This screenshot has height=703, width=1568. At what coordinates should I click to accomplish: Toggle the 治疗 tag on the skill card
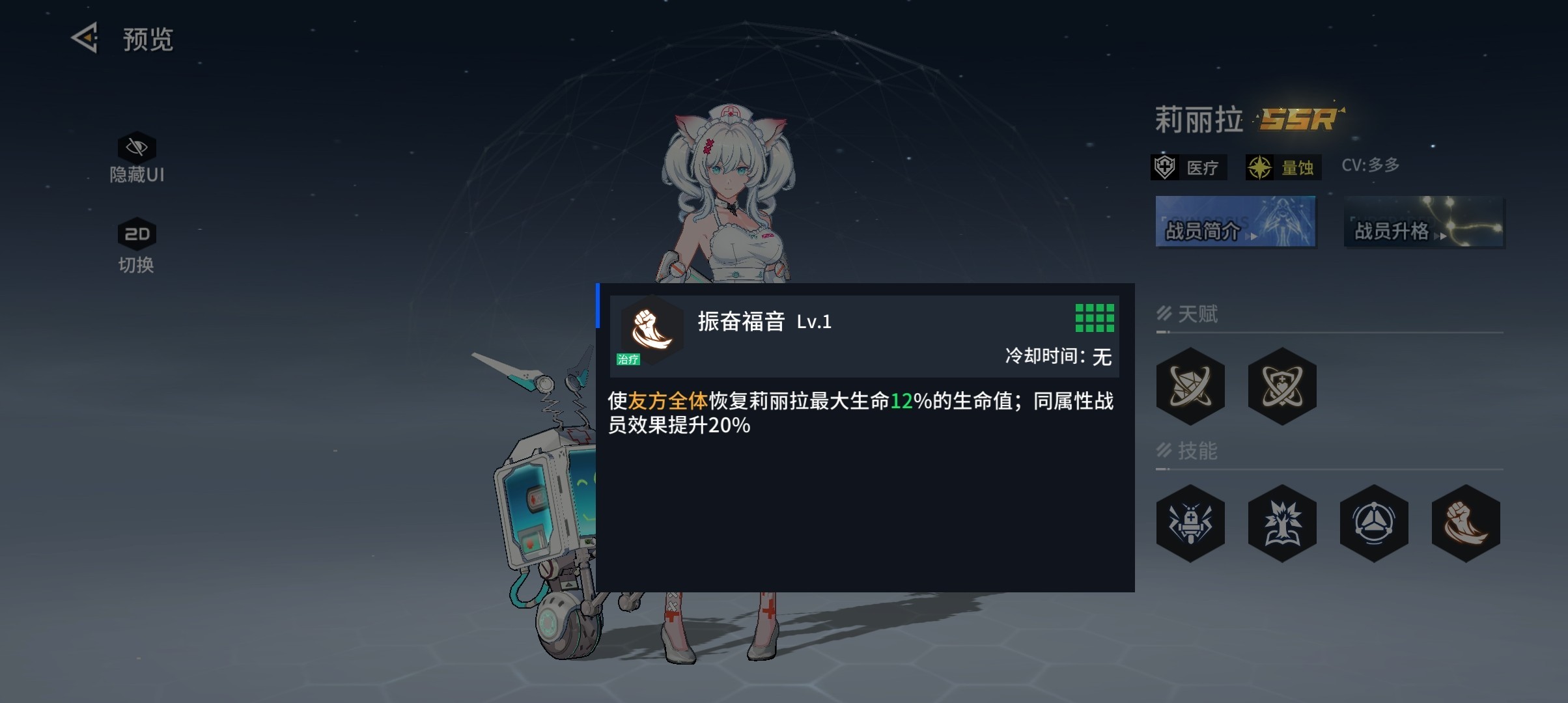628,359
